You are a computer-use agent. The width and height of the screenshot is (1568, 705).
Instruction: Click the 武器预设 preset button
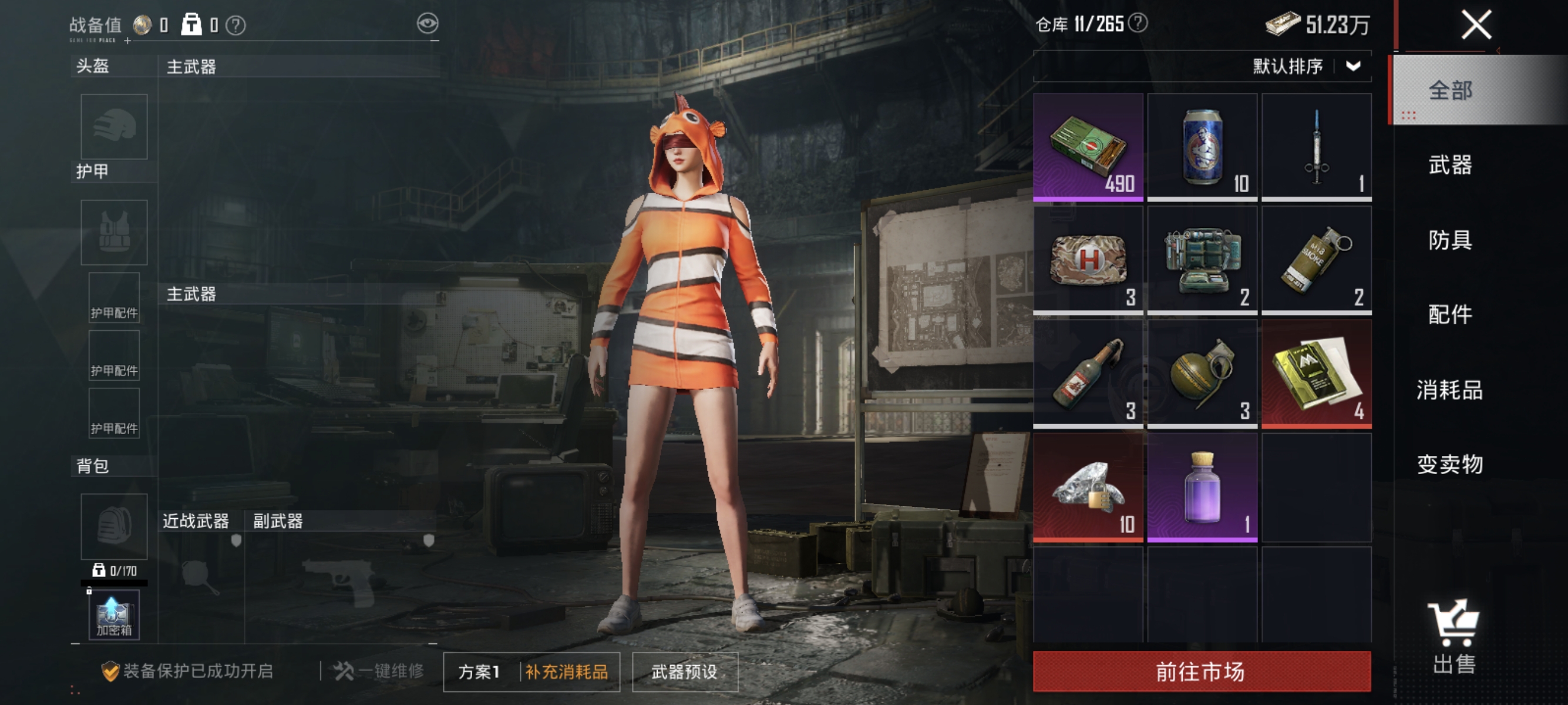point(685,672)
